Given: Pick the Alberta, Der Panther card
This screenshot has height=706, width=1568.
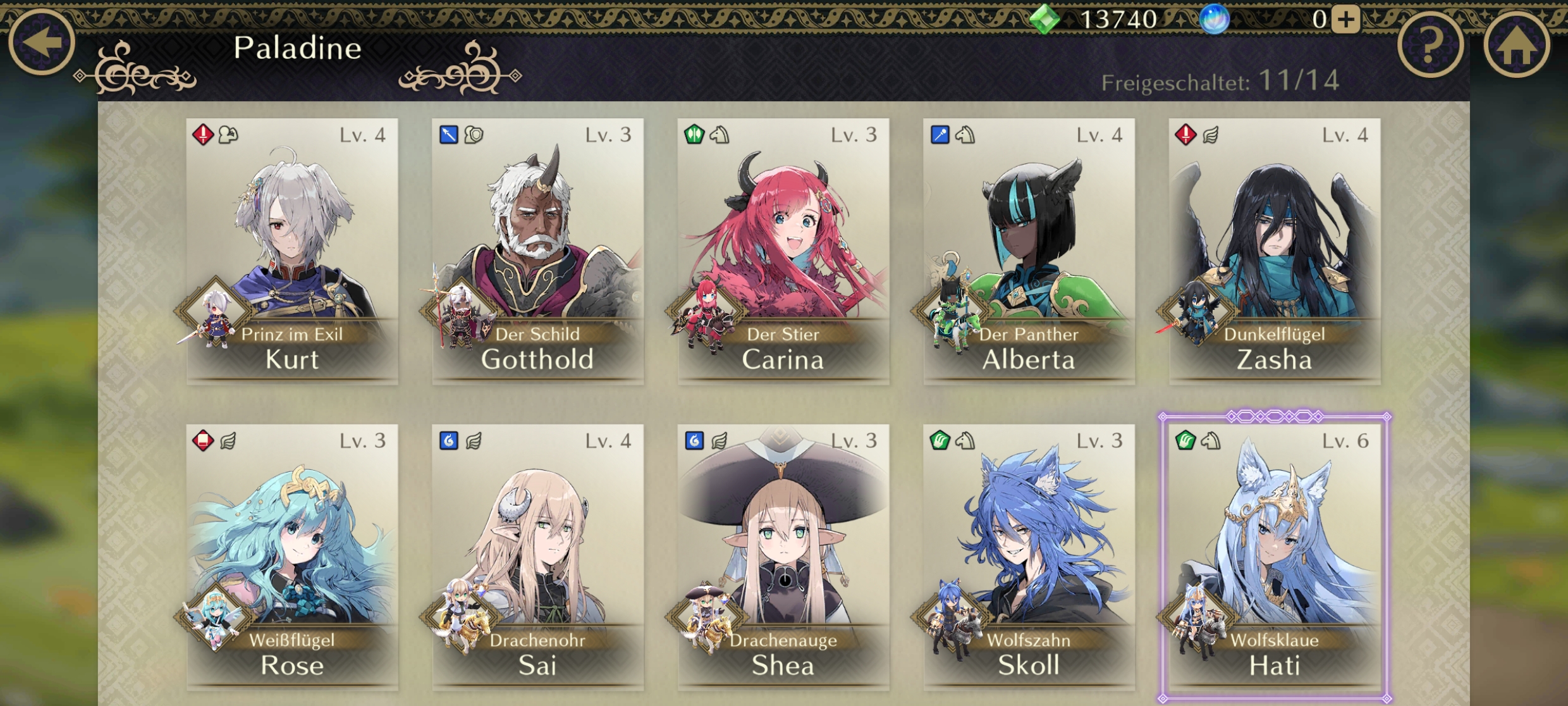Looking at the screenshot, I should (1029, 251).
